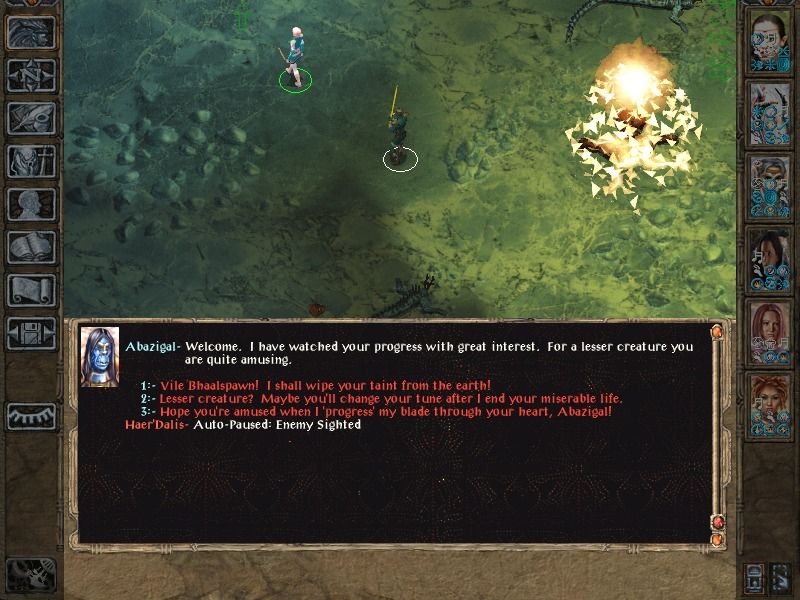The height and width of the screenshot is (600, 800).
Task: Open the character record head icon
Action: (x=31, y=204)
